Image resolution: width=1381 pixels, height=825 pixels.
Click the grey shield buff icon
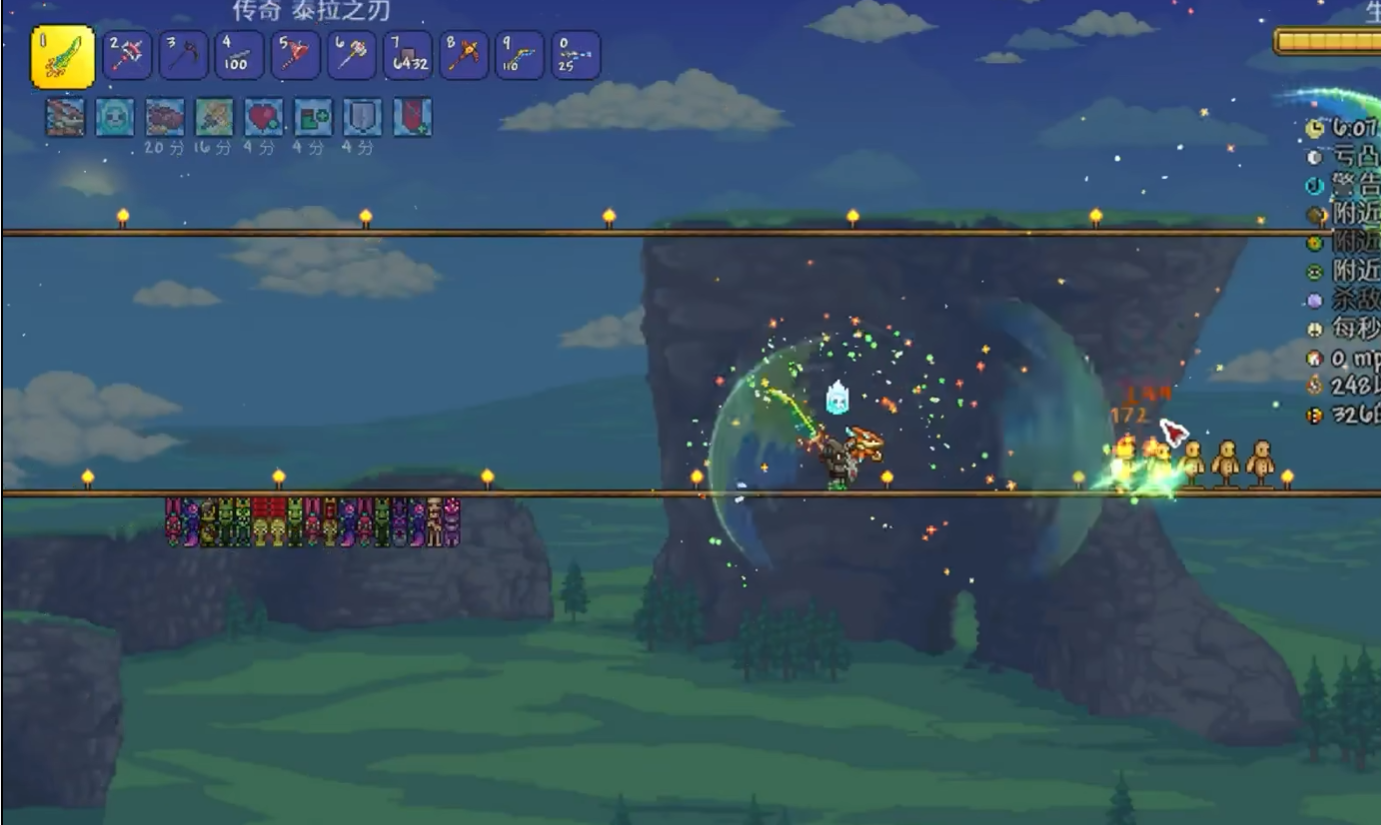[363, 117]
